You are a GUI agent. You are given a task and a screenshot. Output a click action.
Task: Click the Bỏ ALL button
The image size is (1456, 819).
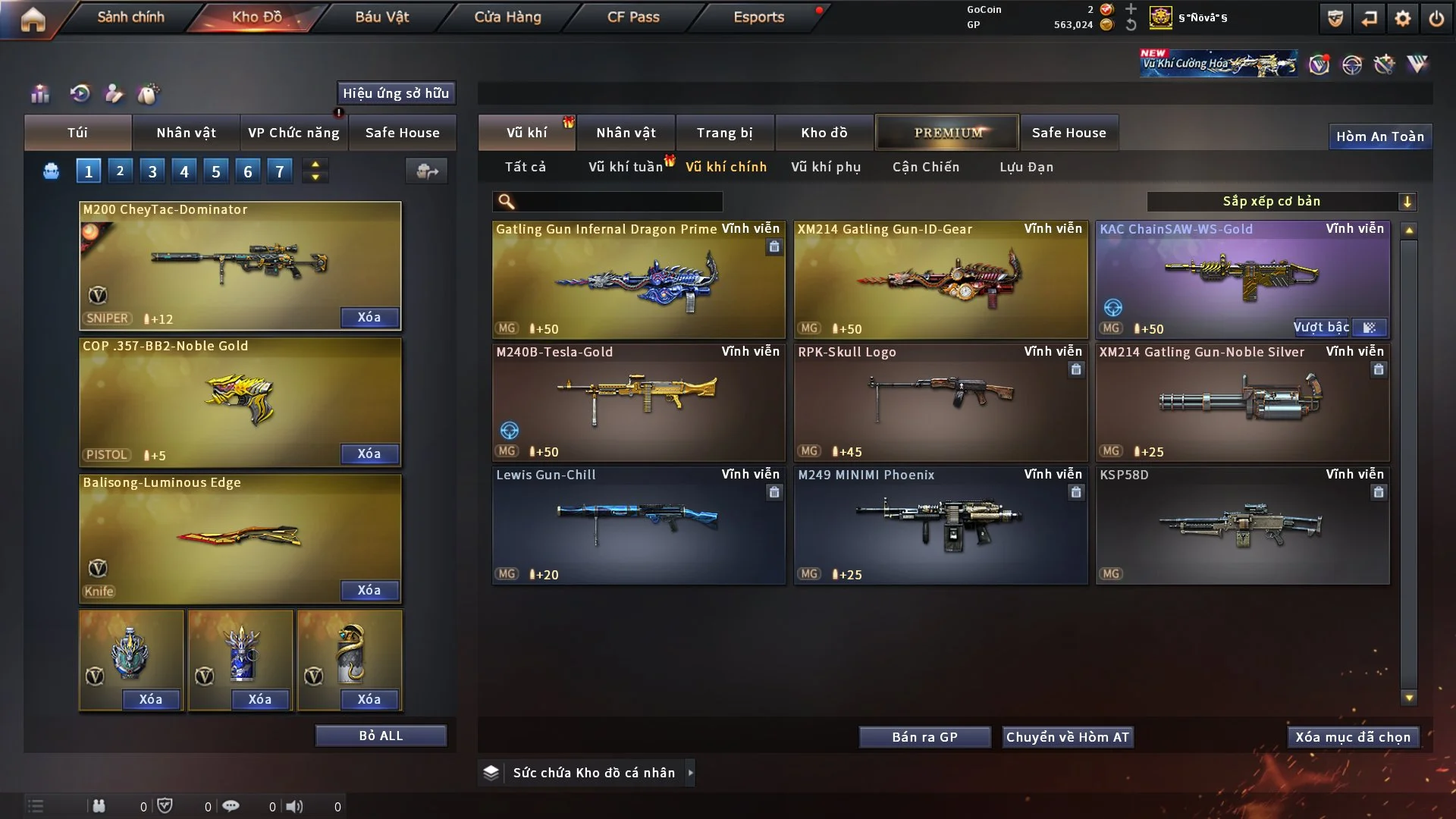(x=381, y=736)
